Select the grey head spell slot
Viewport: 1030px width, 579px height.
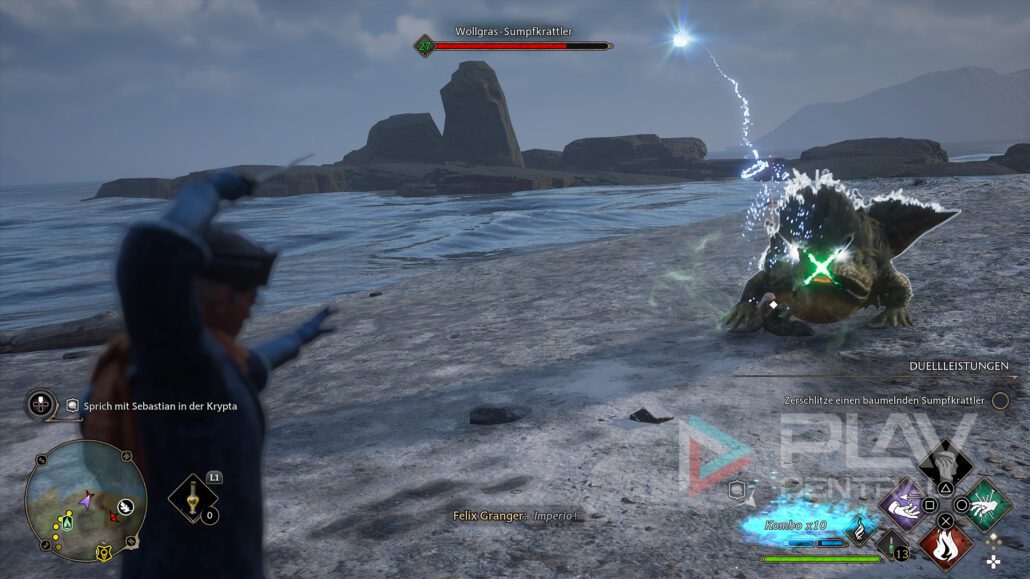[945, 463]
